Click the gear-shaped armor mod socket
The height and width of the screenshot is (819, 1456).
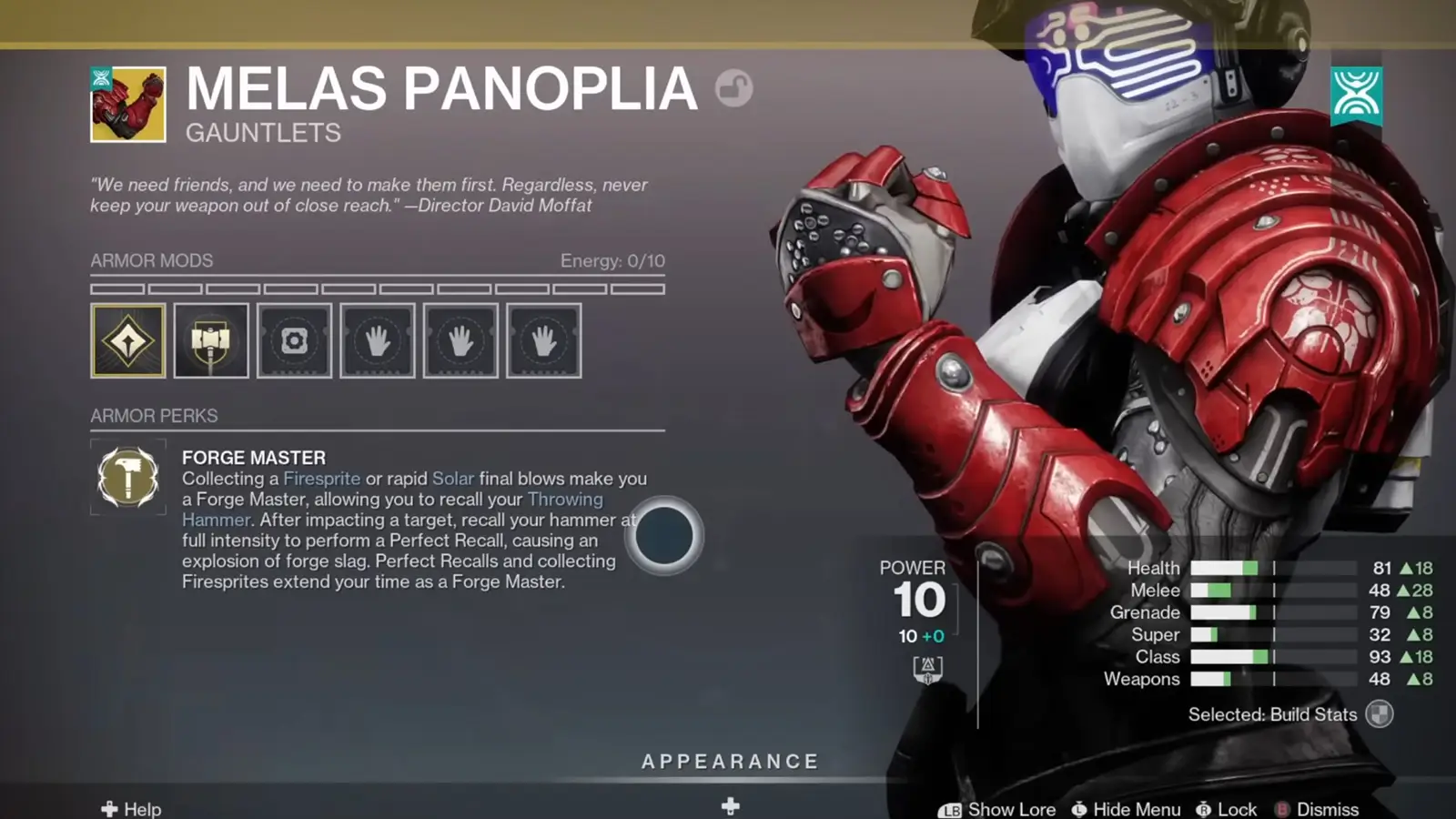(x=293, y=339)
